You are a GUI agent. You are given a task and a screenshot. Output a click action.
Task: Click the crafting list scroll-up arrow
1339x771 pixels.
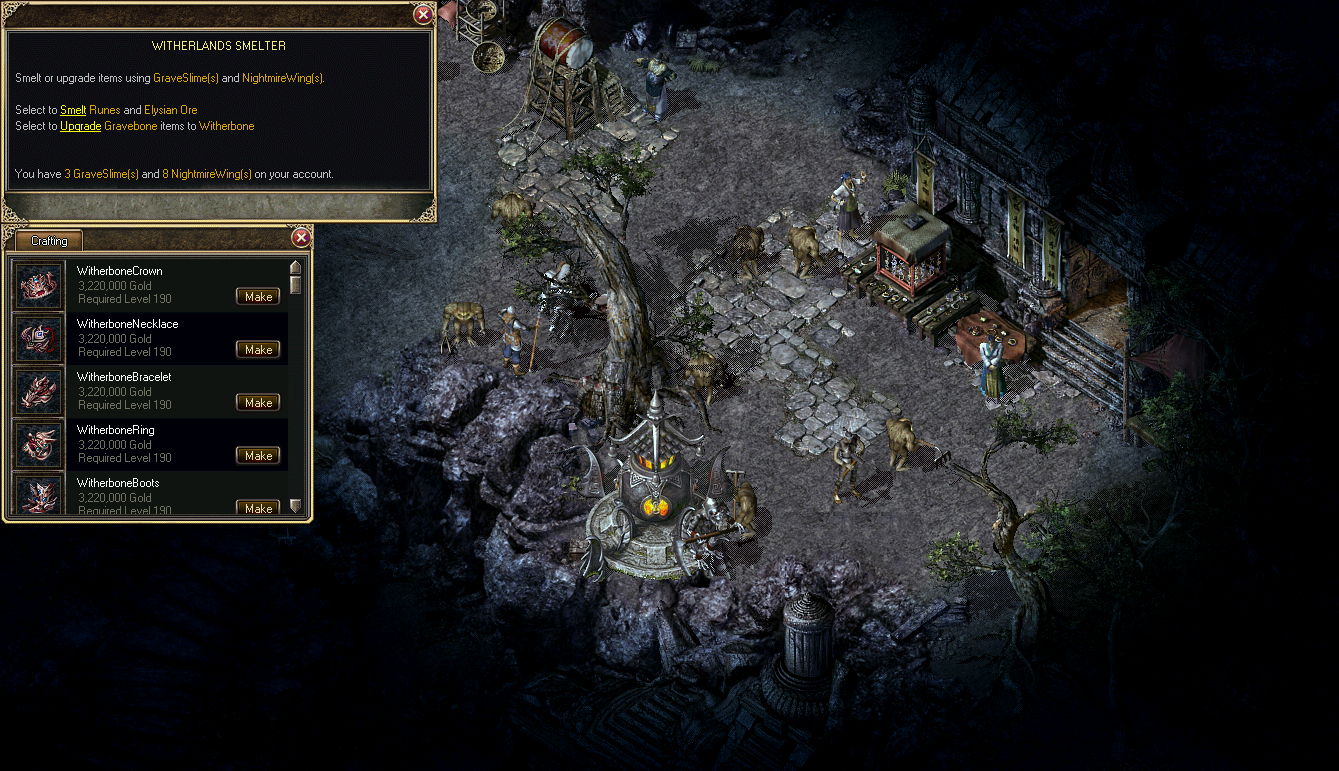(x=295, y=267)
